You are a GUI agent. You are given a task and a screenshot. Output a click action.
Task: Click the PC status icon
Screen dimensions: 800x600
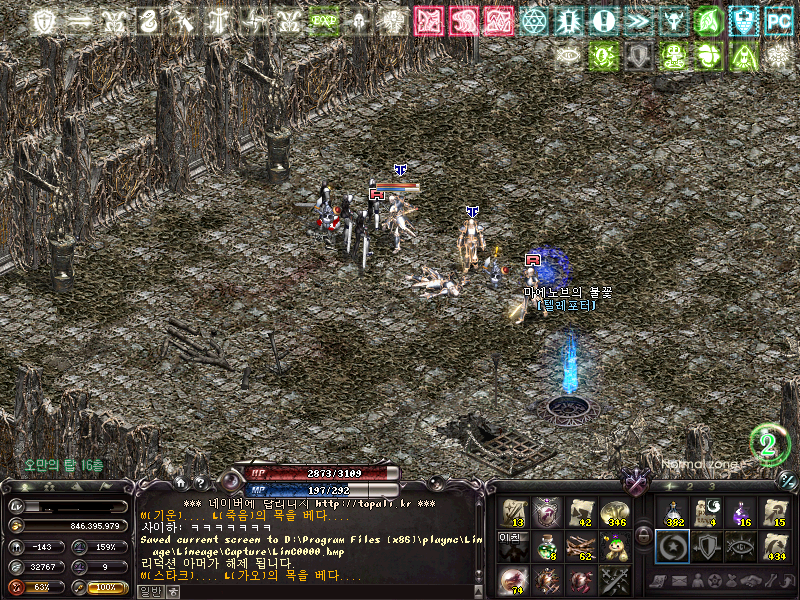(x=777, y=20)
